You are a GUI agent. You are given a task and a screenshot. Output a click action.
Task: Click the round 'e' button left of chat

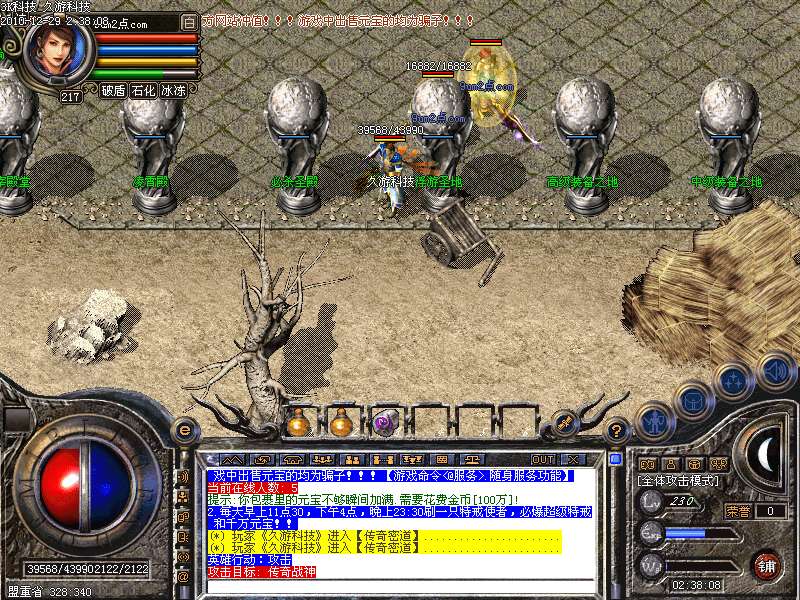click(x=183, y=430)
